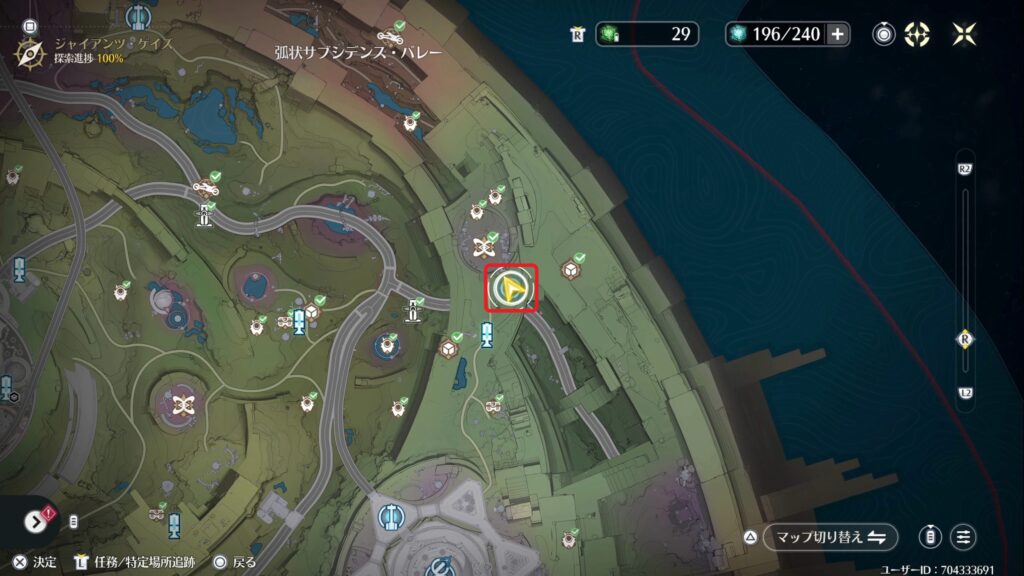Select the yellow arrow player position marker
This screenshot has height=576, width=1024.
511,289
